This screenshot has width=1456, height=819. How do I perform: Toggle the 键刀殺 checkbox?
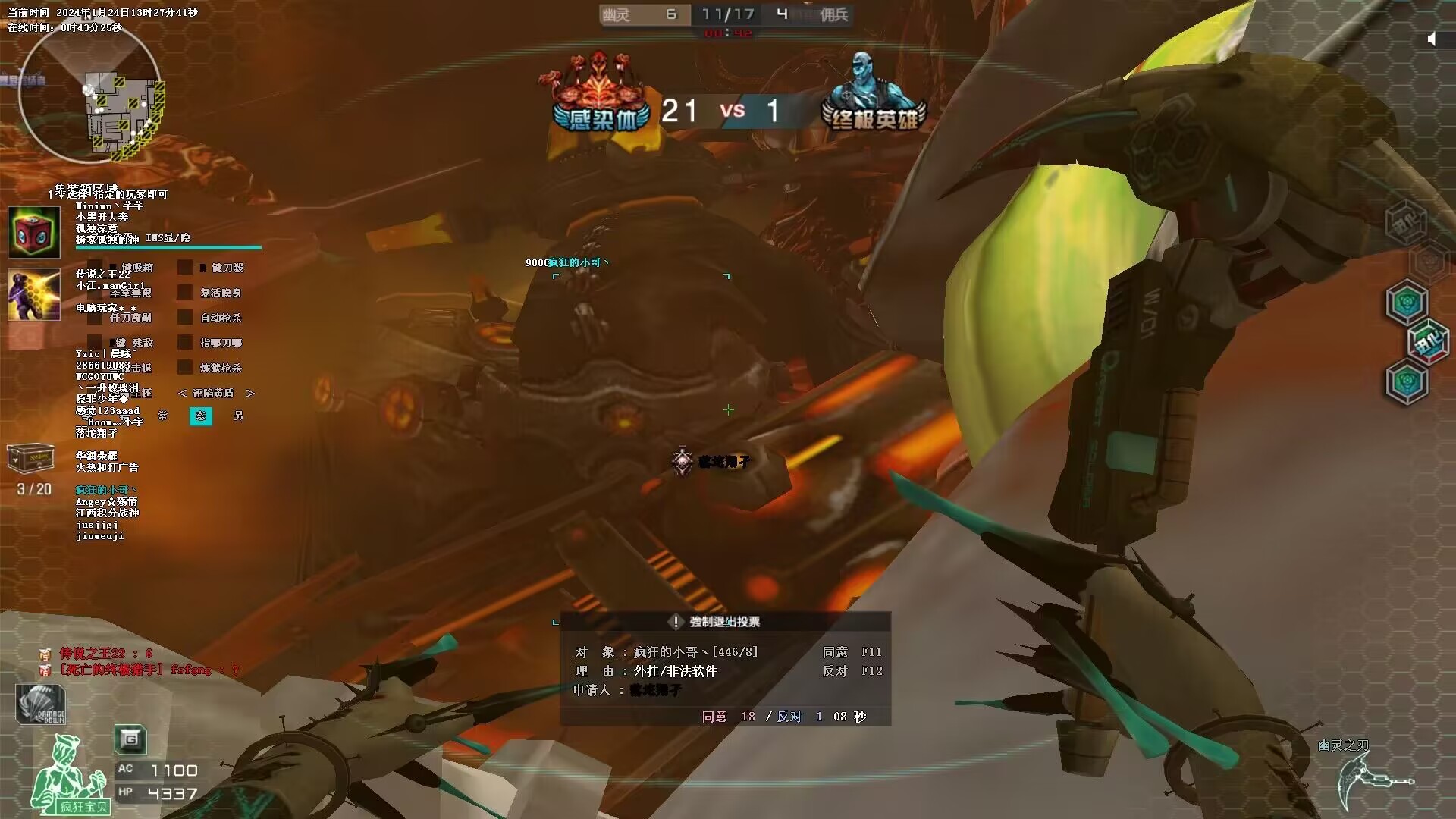point(185,268)
